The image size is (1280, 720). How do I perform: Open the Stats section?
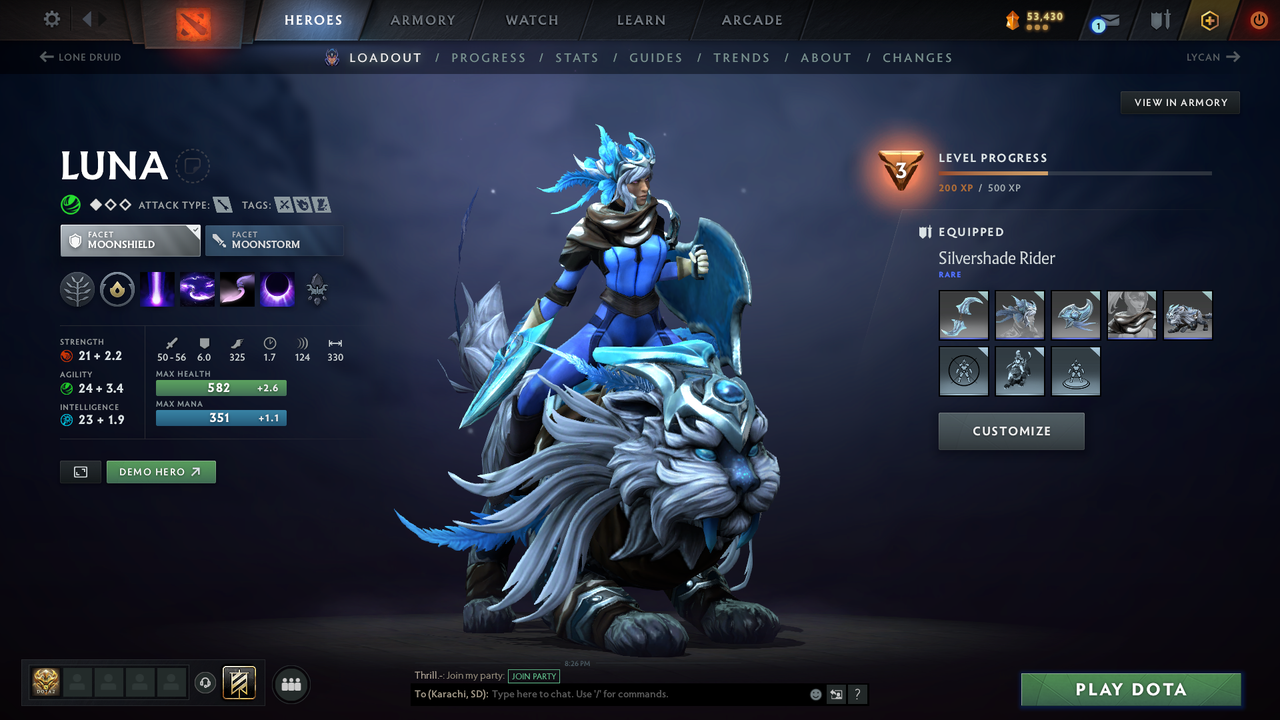[577, 57]
